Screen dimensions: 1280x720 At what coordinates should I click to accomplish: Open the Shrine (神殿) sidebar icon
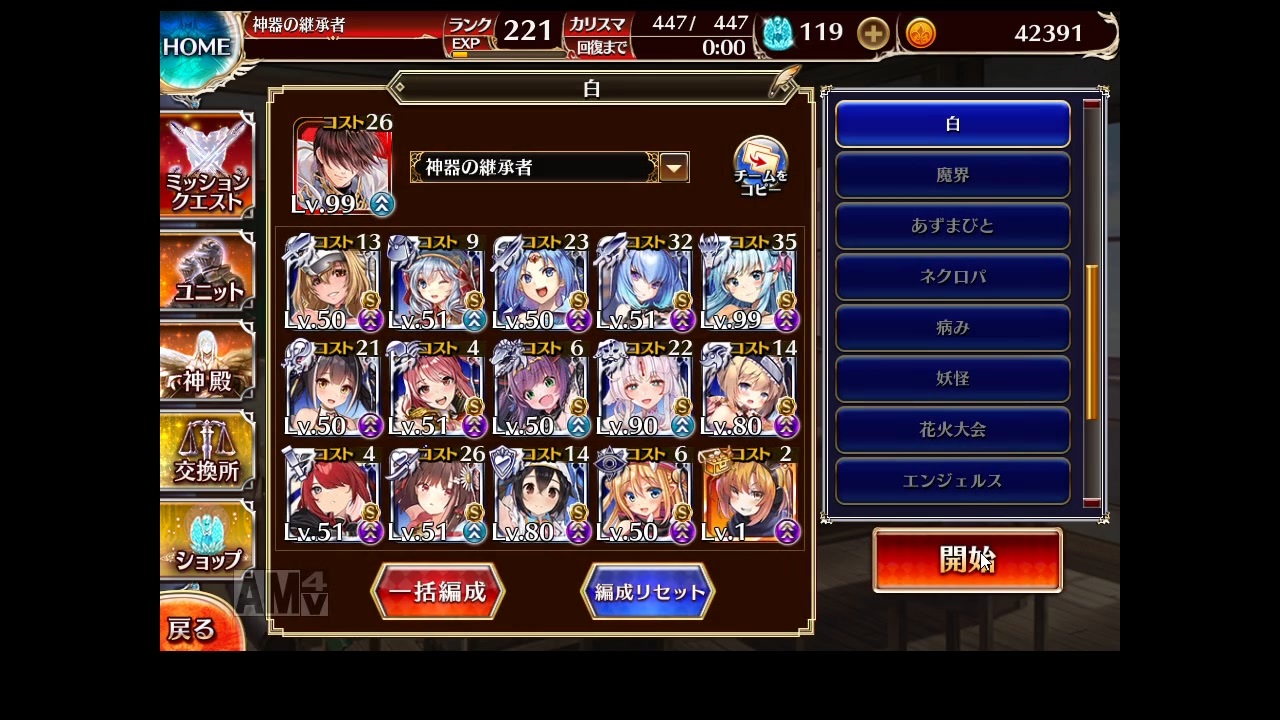pyautogui.click(x=207, y=360)
